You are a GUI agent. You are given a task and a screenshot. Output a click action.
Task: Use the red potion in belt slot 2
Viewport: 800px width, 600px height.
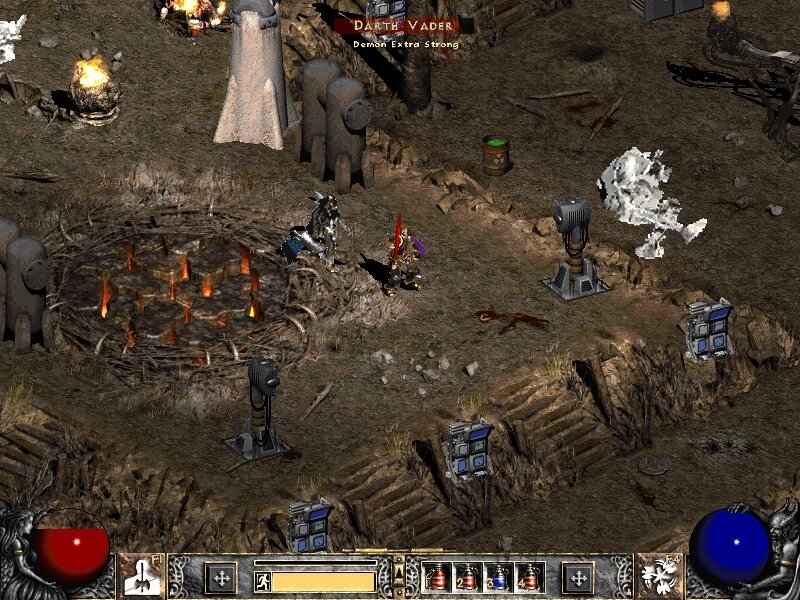[468, 577]
